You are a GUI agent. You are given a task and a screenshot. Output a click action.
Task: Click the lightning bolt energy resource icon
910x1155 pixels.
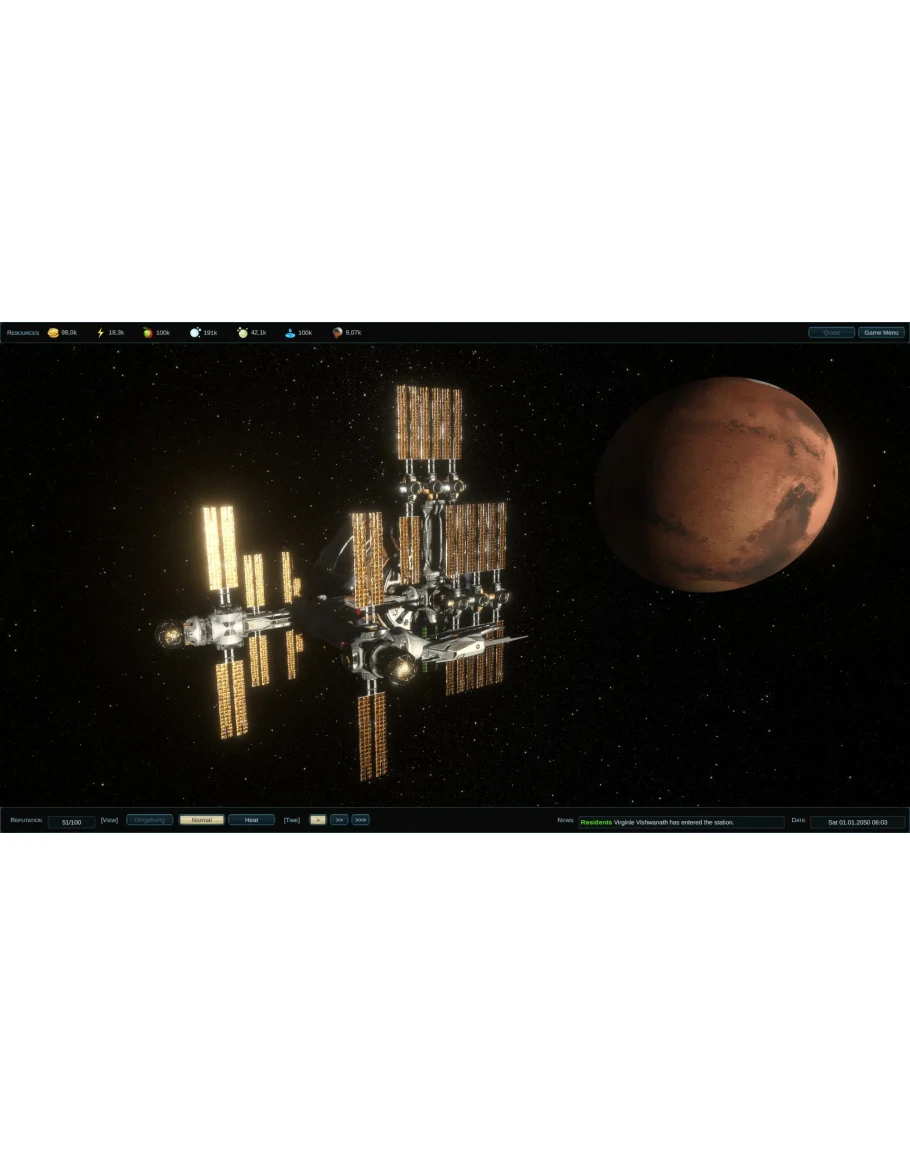point(100,332)
